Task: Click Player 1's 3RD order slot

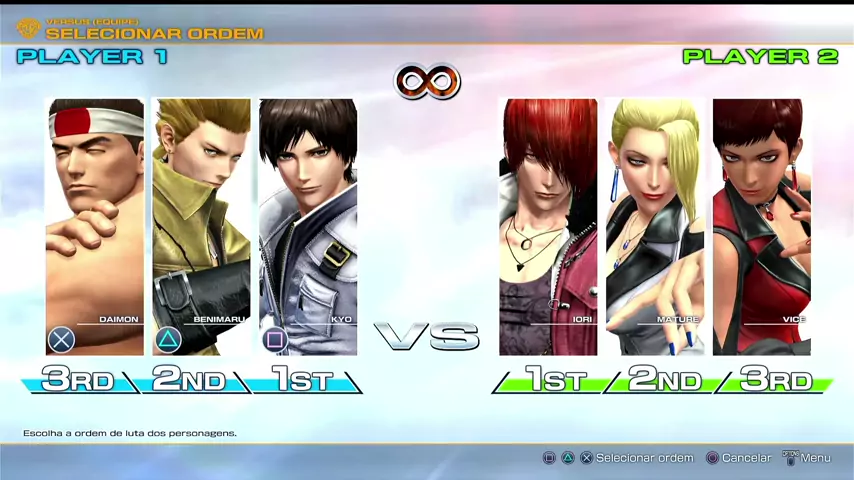Action: click(78, 380)
